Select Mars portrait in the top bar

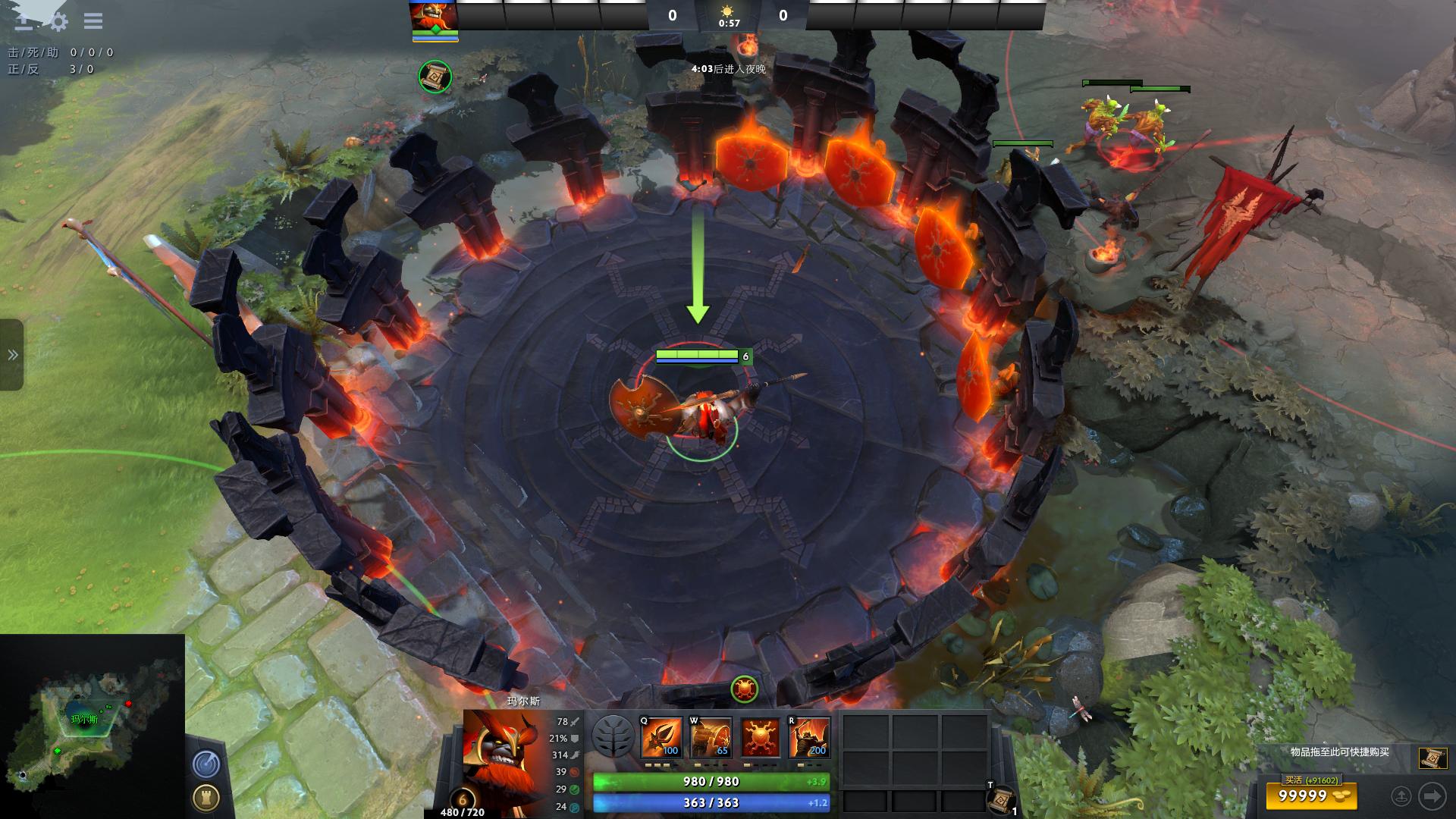(x=435, y=17)
